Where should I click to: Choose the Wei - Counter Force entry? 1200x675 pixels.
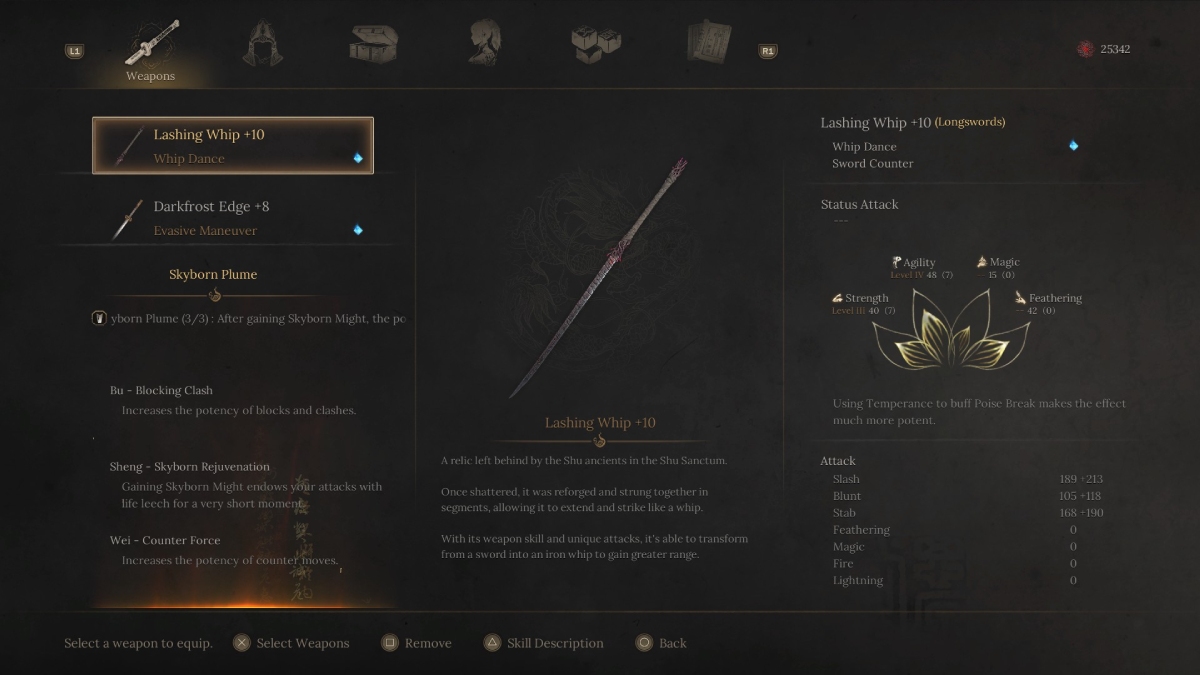coord(165,540)
